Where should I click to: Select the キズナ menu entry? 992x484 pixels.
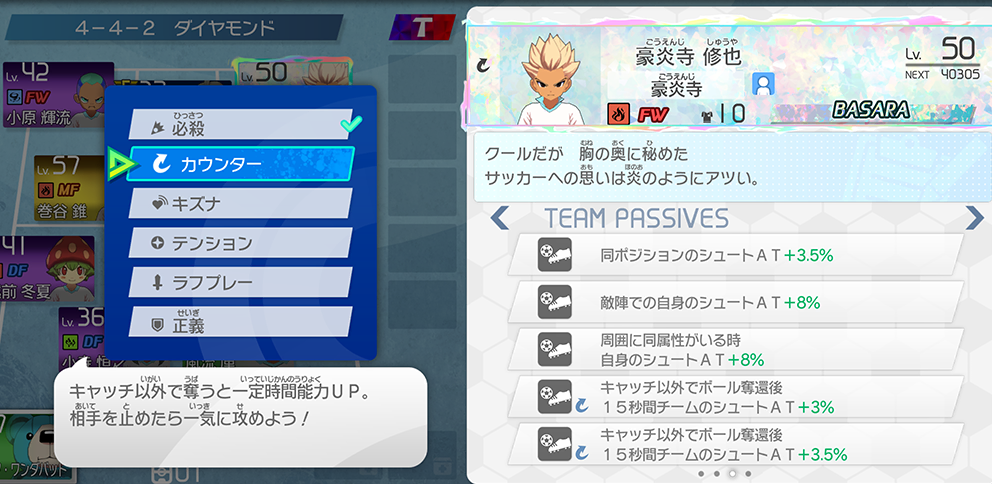click(x=240, y=203)
